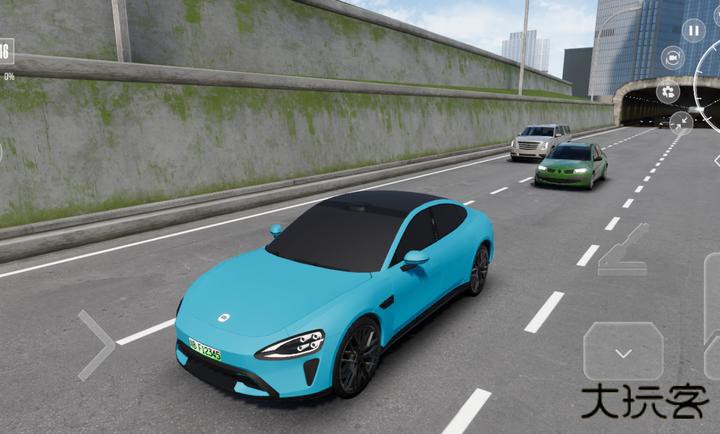Tap the brake pedal with down chevron

coord(623,351)
